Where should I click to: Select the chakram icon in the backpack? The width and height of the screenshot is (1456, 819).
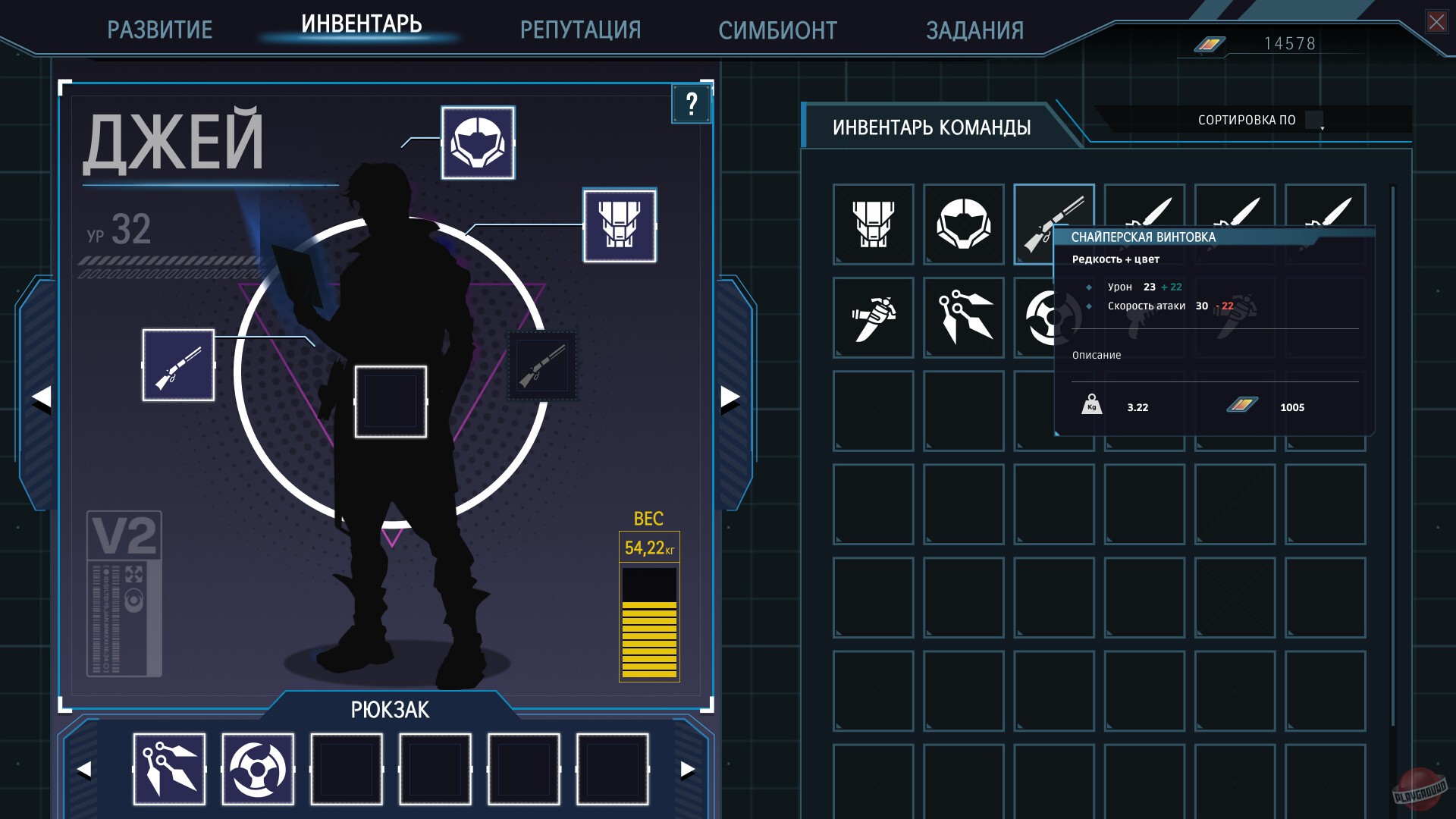(x=258, y=769)
